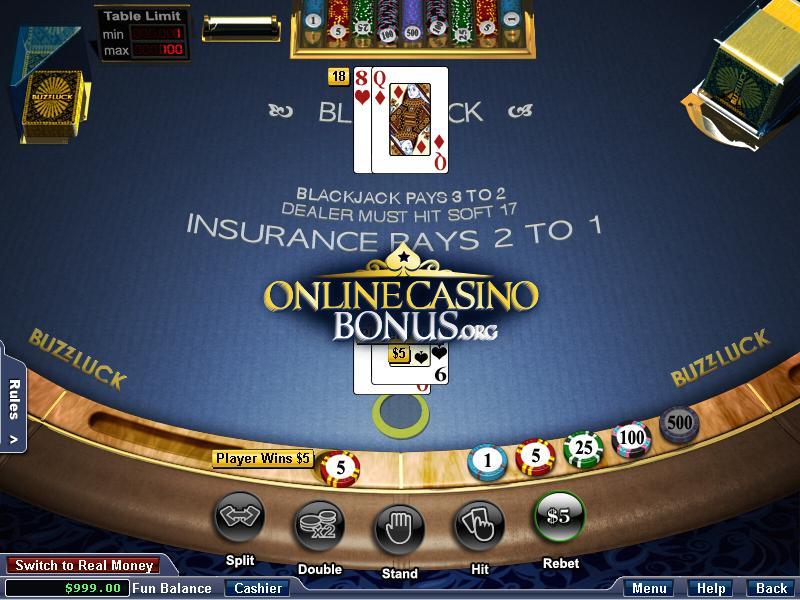Double the bet
Viewport: 800px width, 600px height.
(x=319, y=522)
